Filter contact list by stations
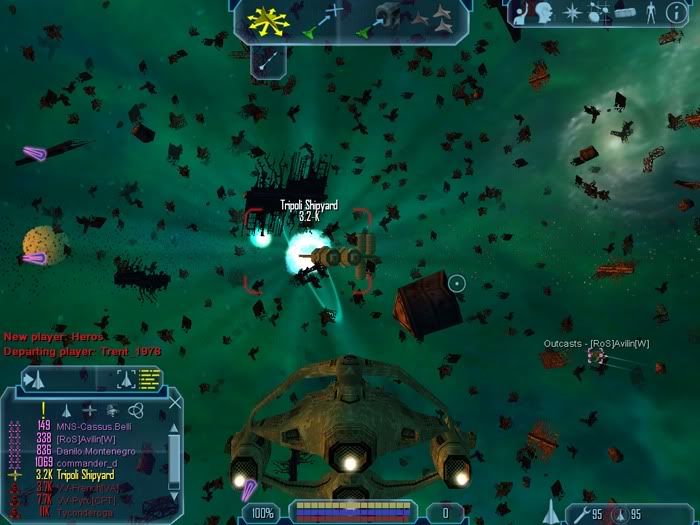The image size is (700, 525). 89,409
